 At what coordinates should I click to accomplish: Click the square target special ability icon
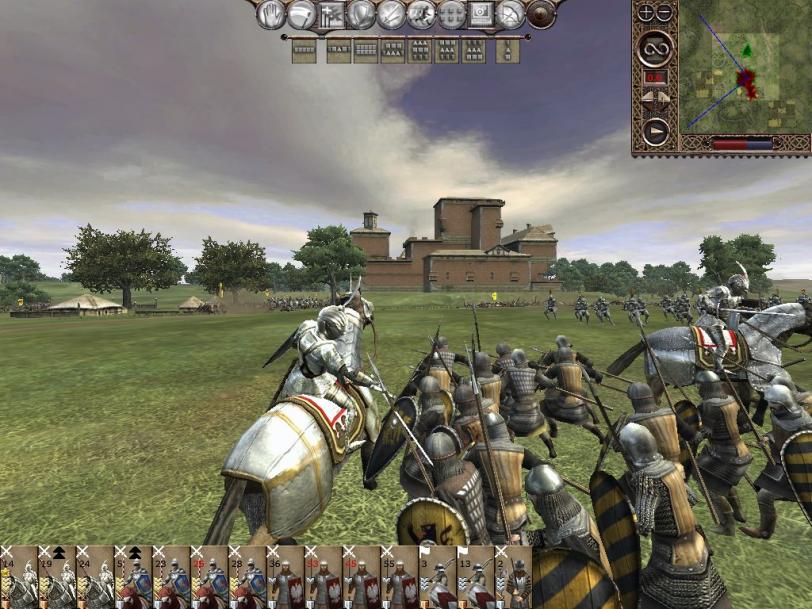(x=481, y=14)
